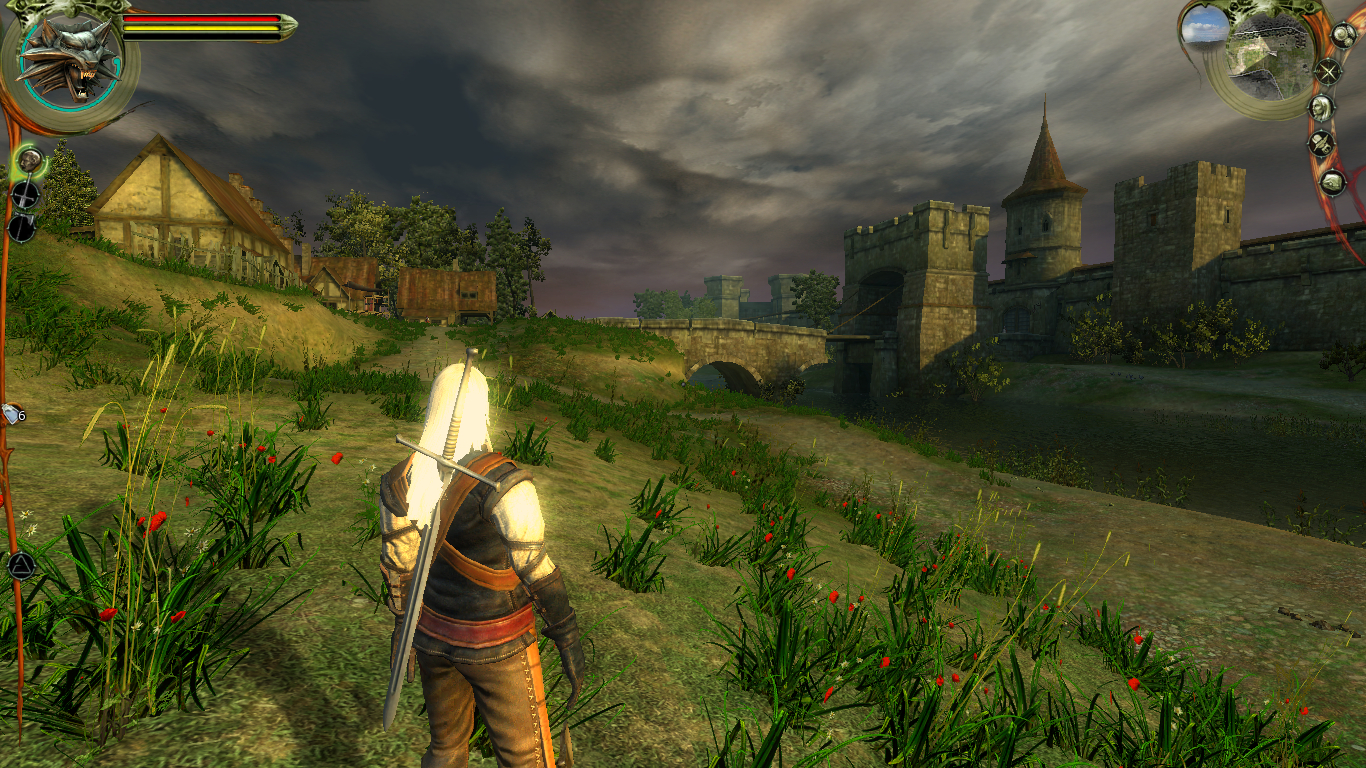Open the gears options icon
The height and width of the screenshot is (768, 1366).
1342,36
